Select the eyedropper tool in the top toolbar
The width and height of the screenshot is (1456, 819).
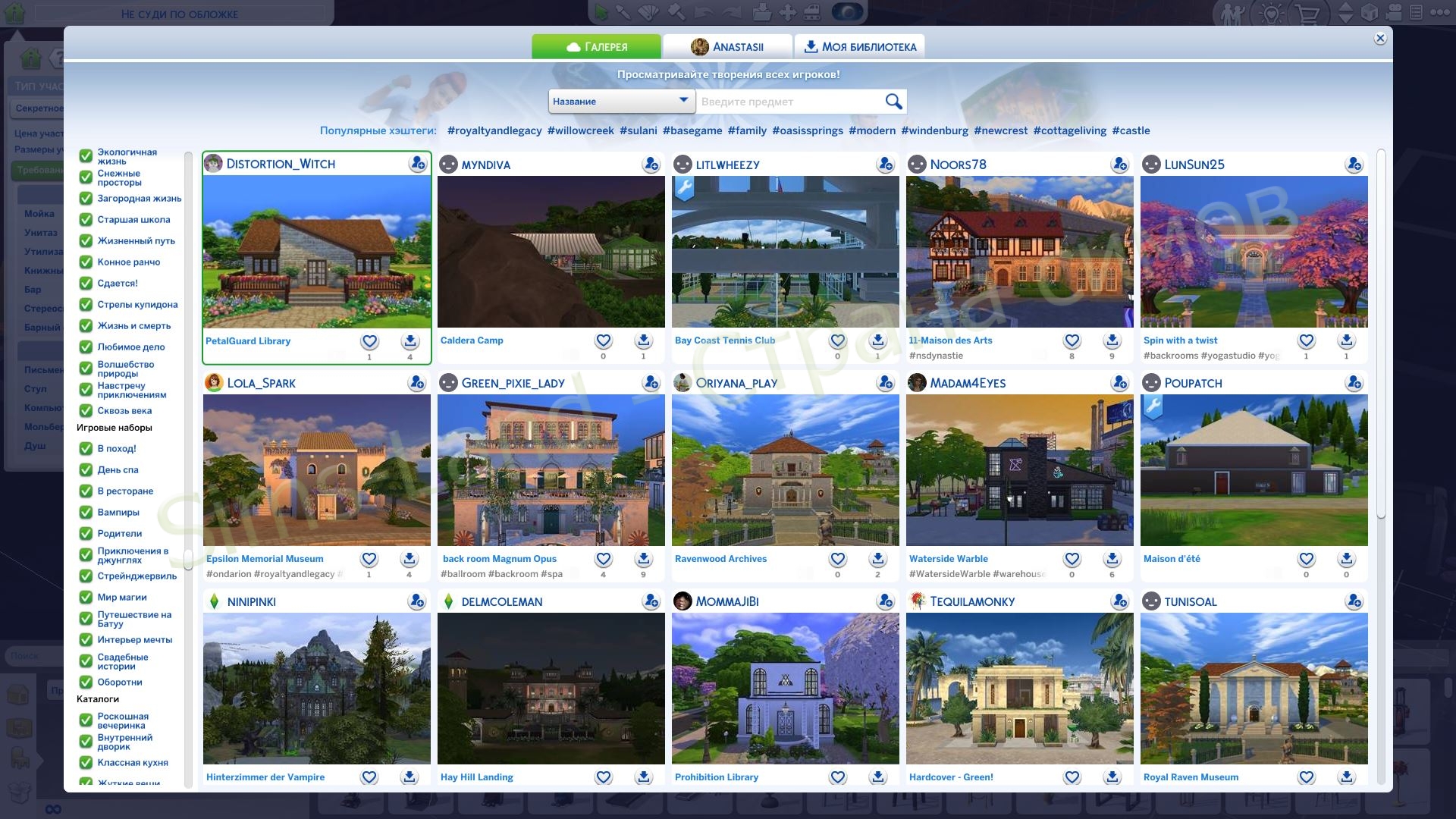click(x=623, y=11)
